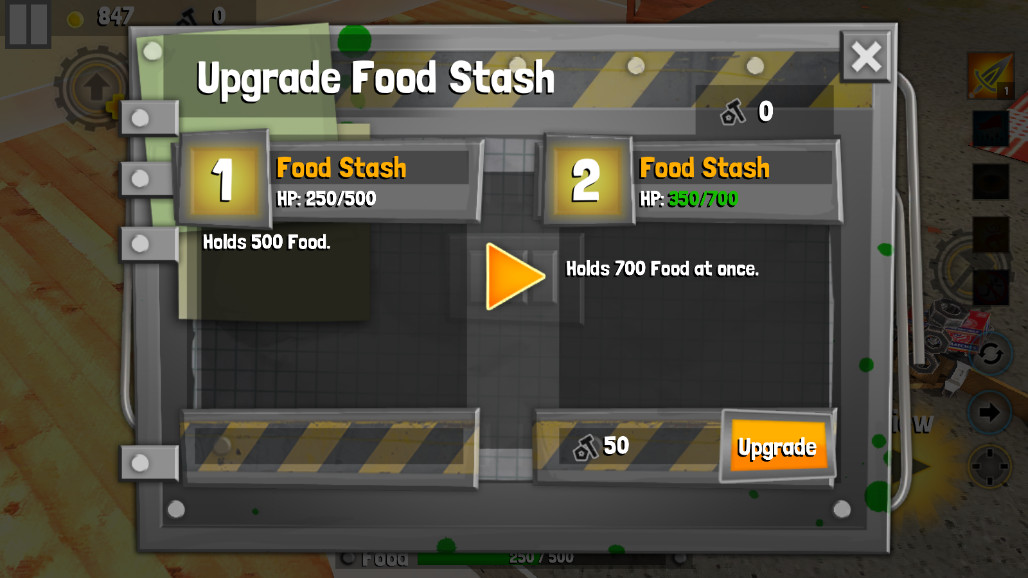Screen dimensions: 1028x578
Task: Close the Upgrade Food Stash window
Action: click(x=865, y=57)
